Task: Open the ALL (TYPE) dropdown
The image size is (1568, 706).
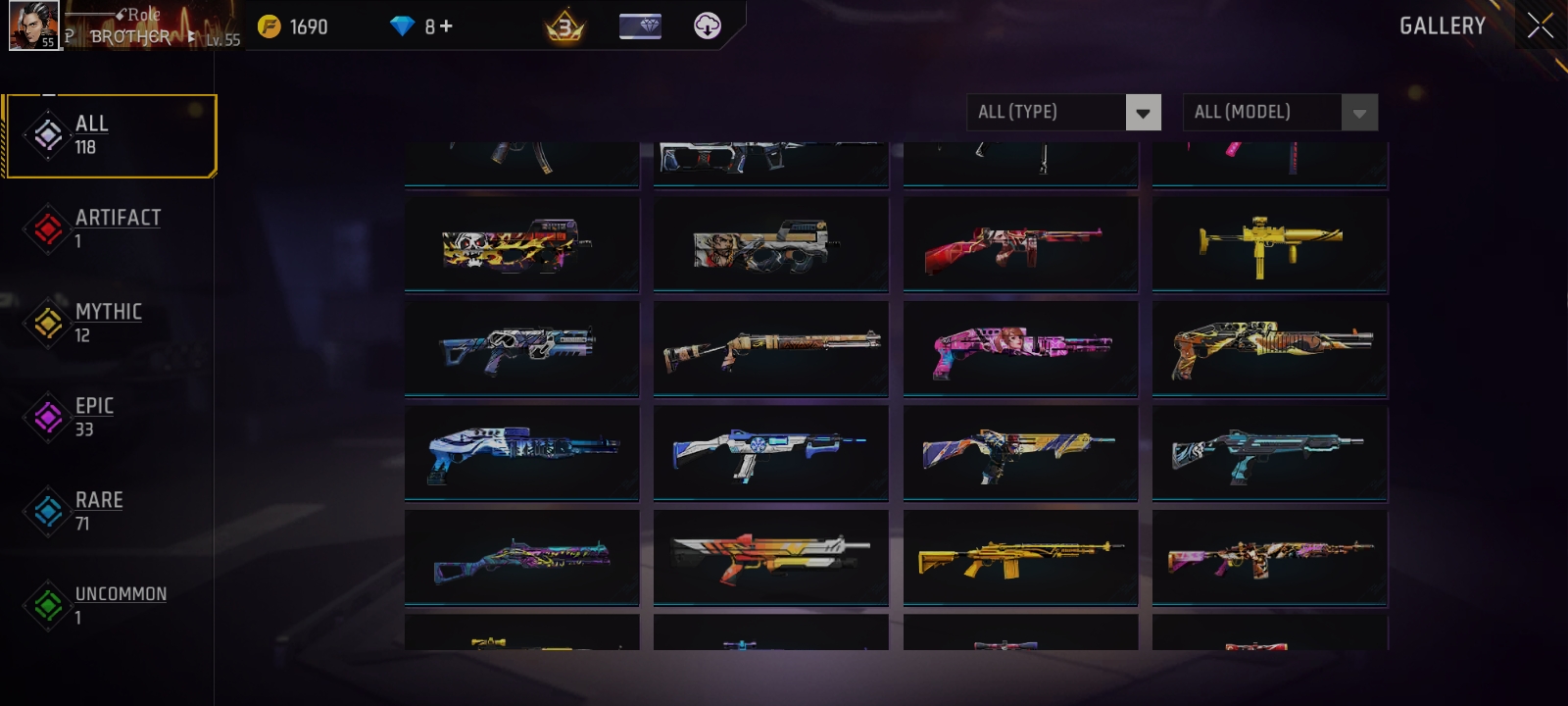Action: click(1064, 112)
